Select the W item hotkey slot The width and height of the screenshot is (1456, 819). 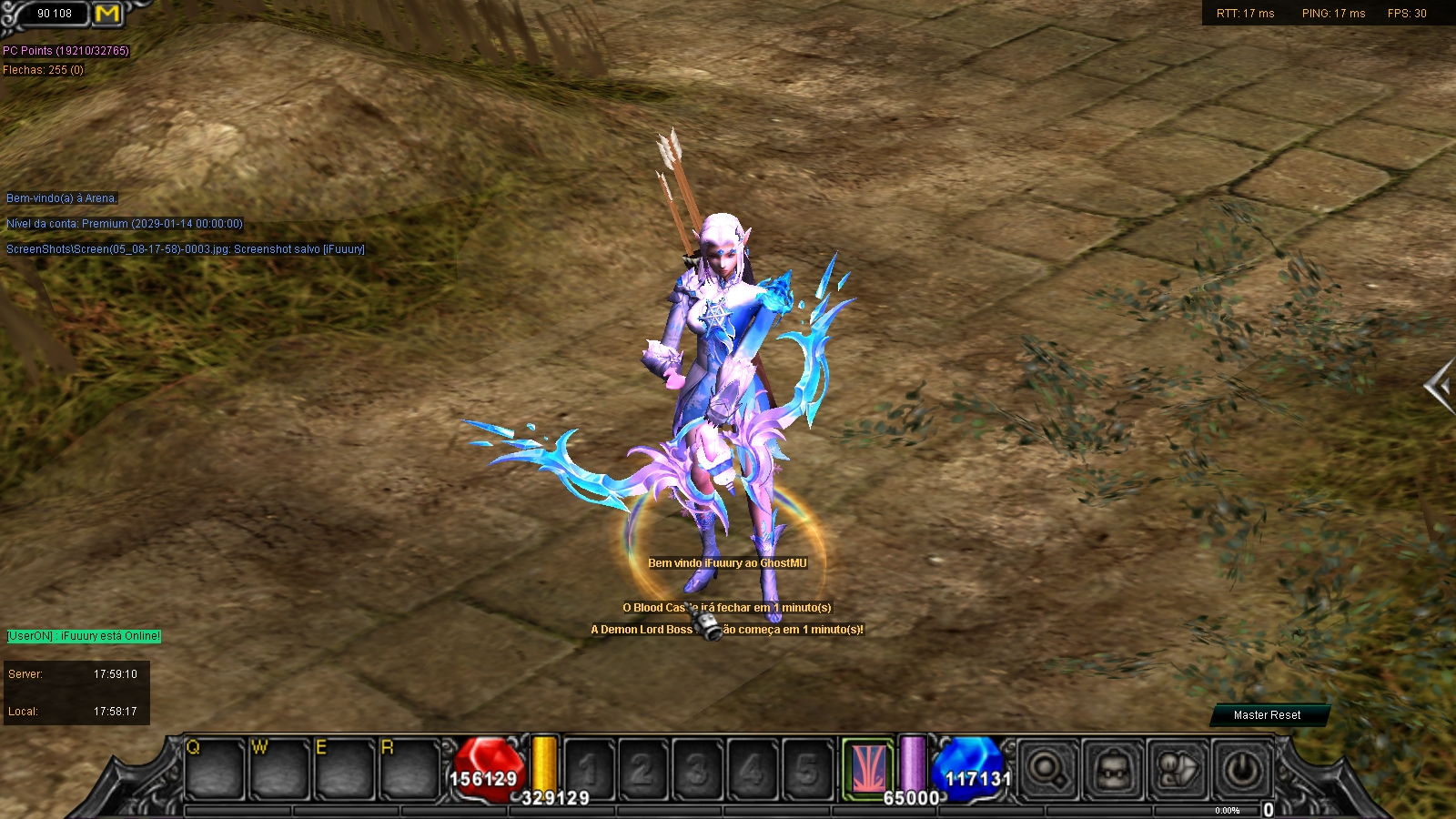pos(280,770)
